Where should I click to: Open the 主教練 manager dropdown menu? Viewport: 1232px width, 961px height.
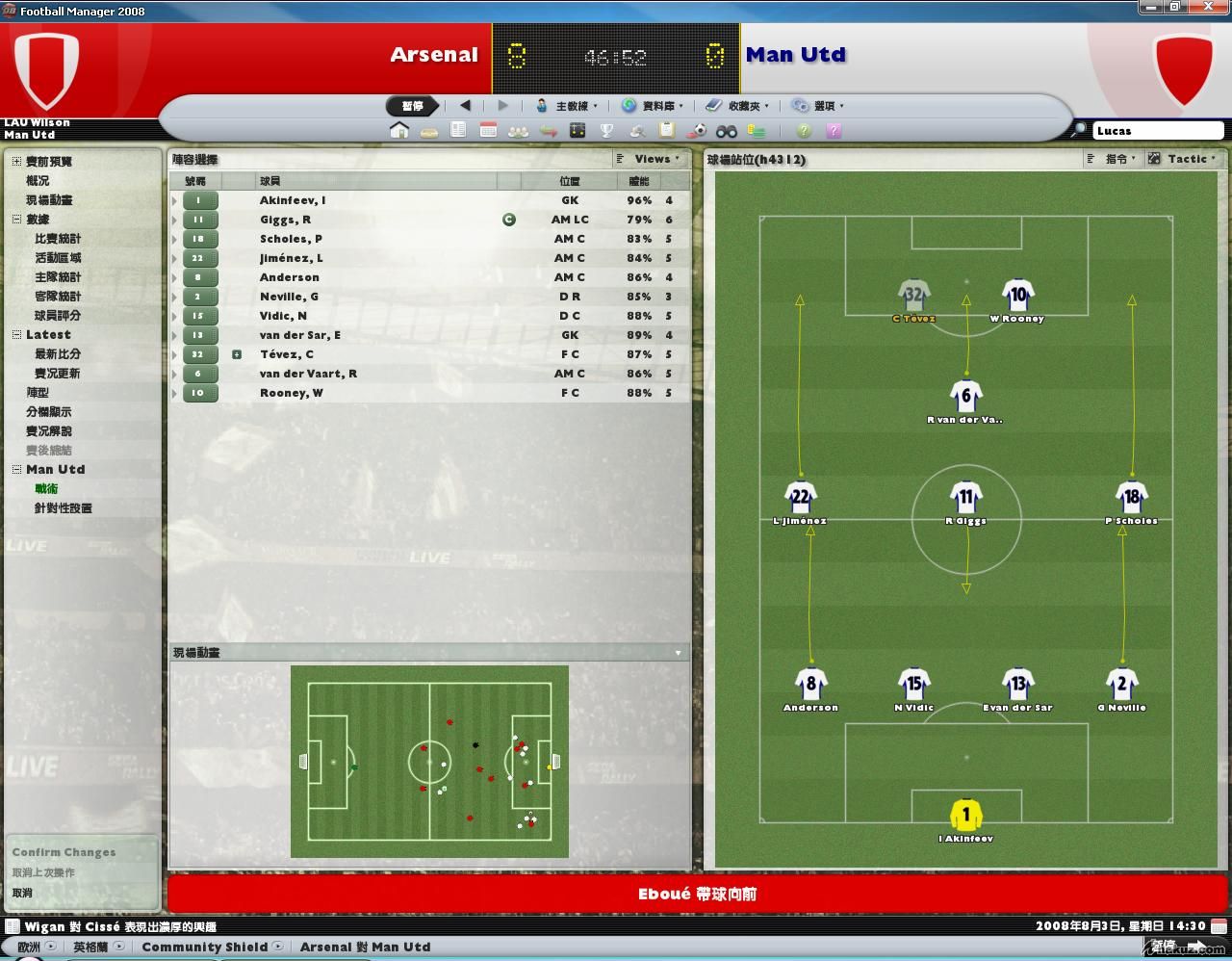567,106
